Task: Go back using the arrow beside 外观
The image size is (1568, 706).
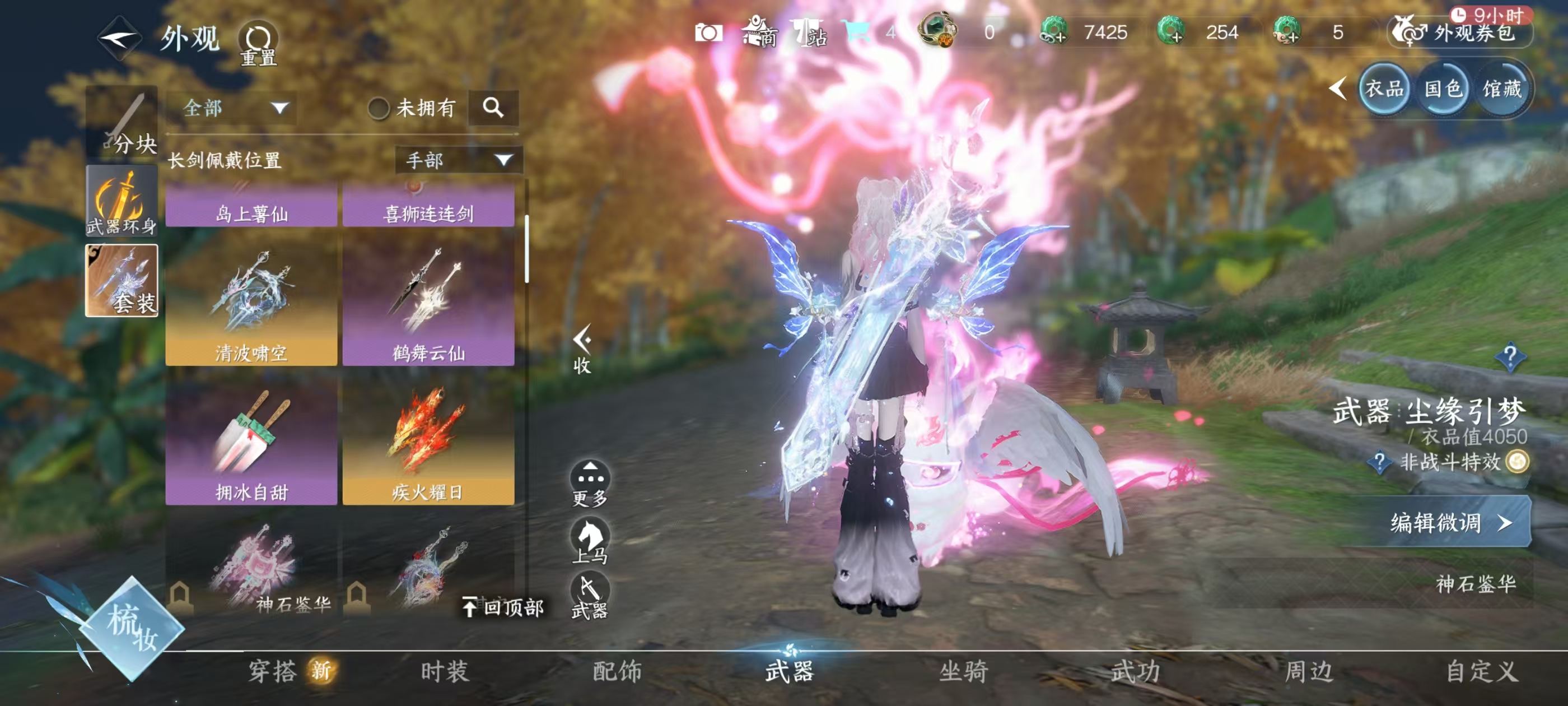Action: [x=119, y=38]
